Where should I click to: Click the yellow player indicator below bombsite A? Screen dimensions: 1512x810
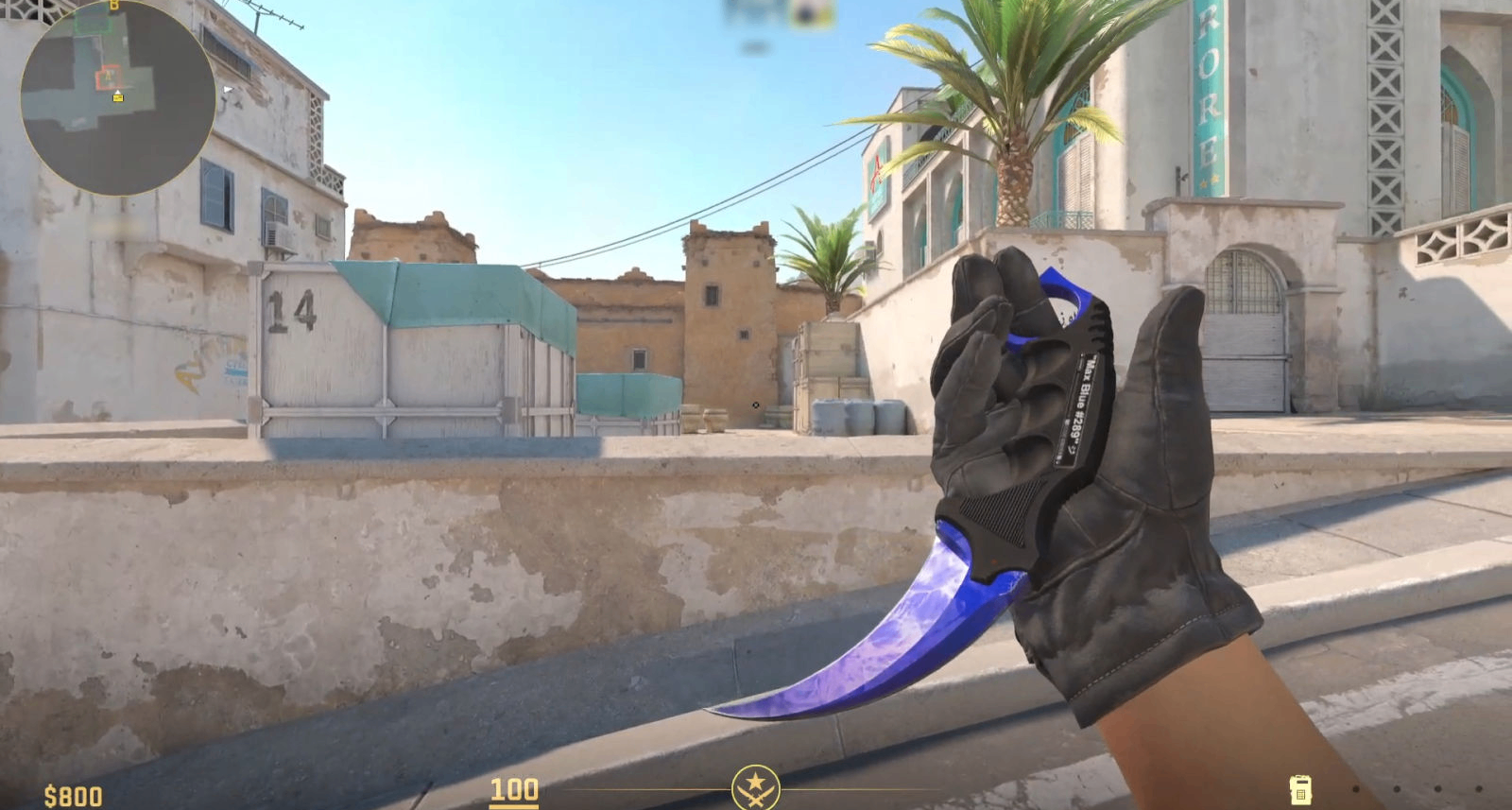pos(118,98)
